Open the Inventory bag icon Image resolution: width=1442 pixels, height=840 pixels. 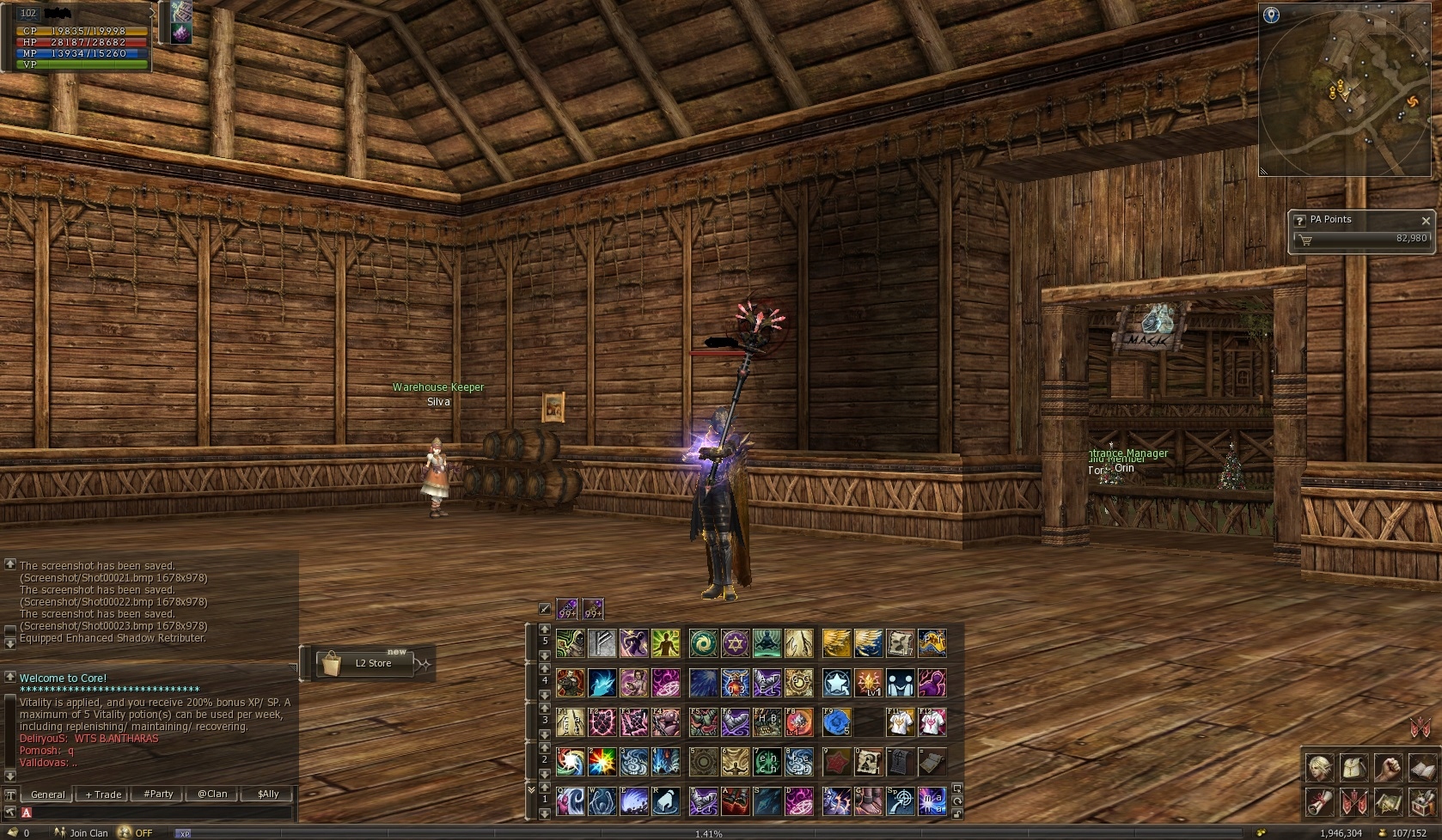click(1354, 768)
